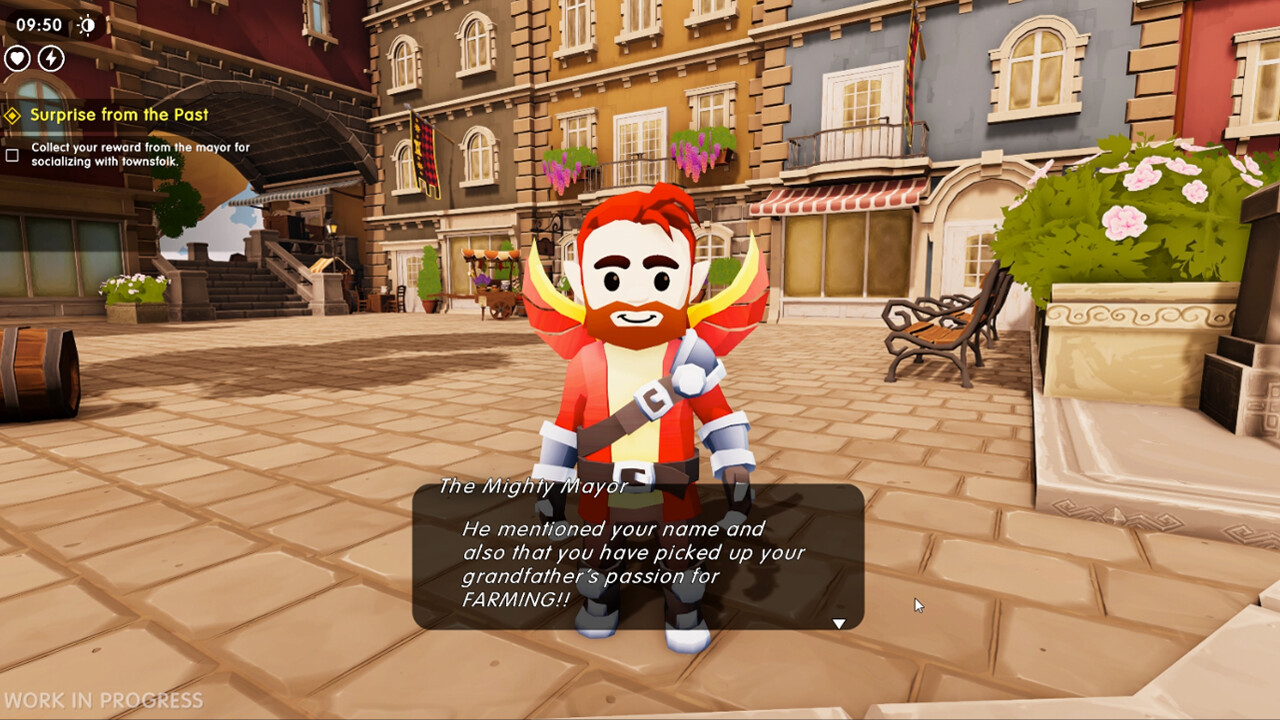Click the lightning bolt energy icon
The image size is (1280, 720).
(x=51, y=58)
